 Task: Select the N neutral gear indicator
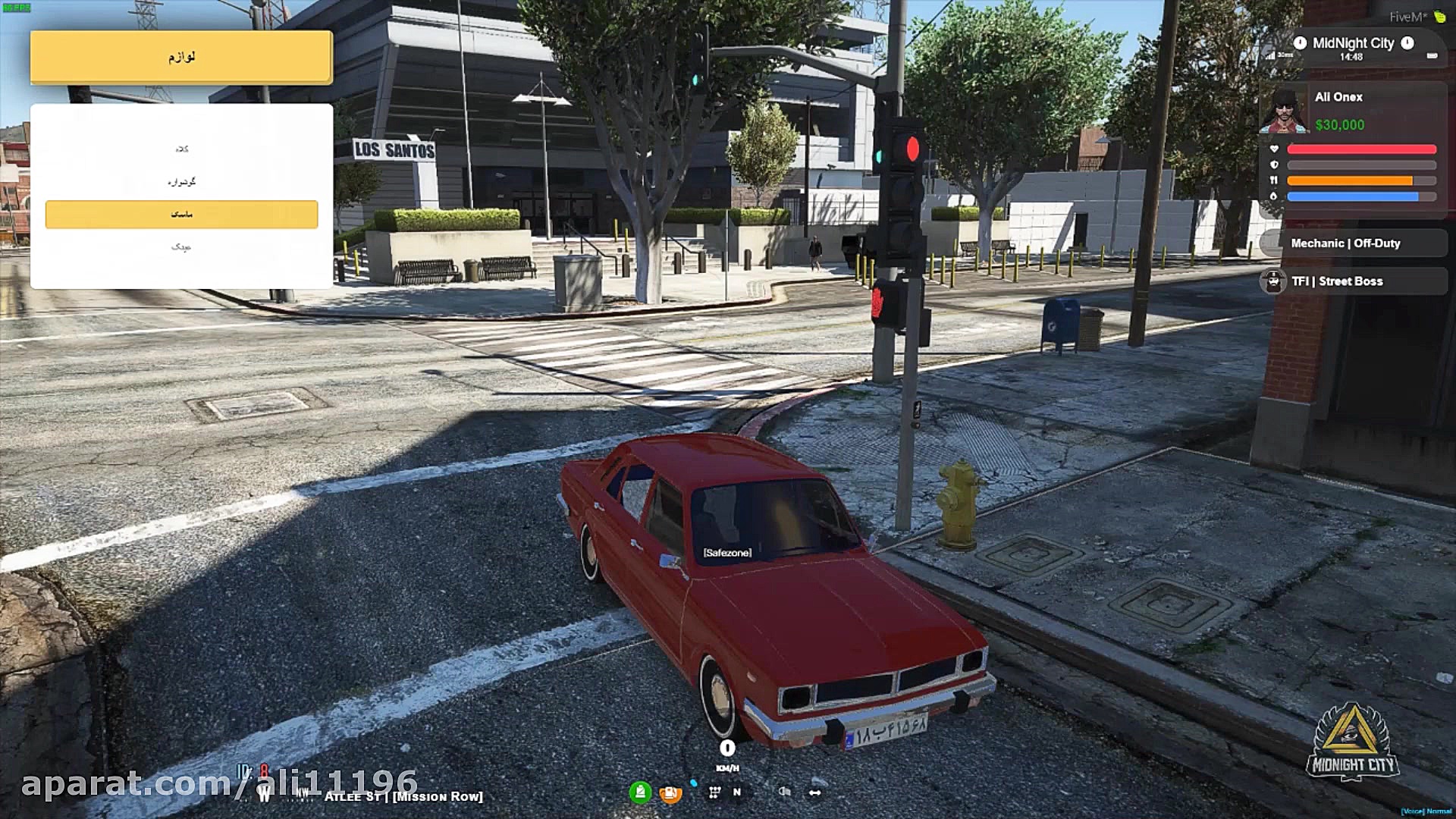[x=737, y=792]
